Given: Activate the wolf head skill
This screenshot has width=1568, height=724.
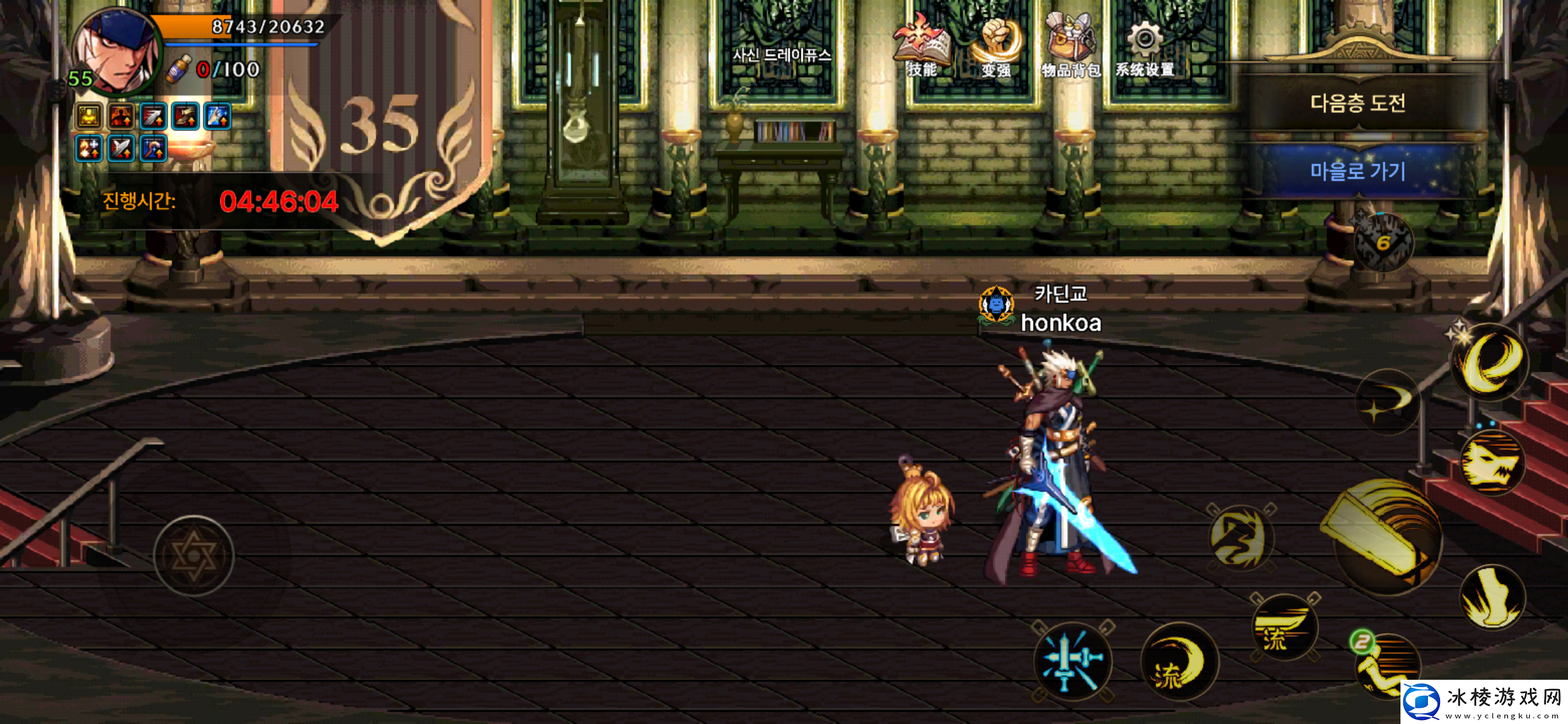Looking at the screenshot, I should (x=1492, y=464).
